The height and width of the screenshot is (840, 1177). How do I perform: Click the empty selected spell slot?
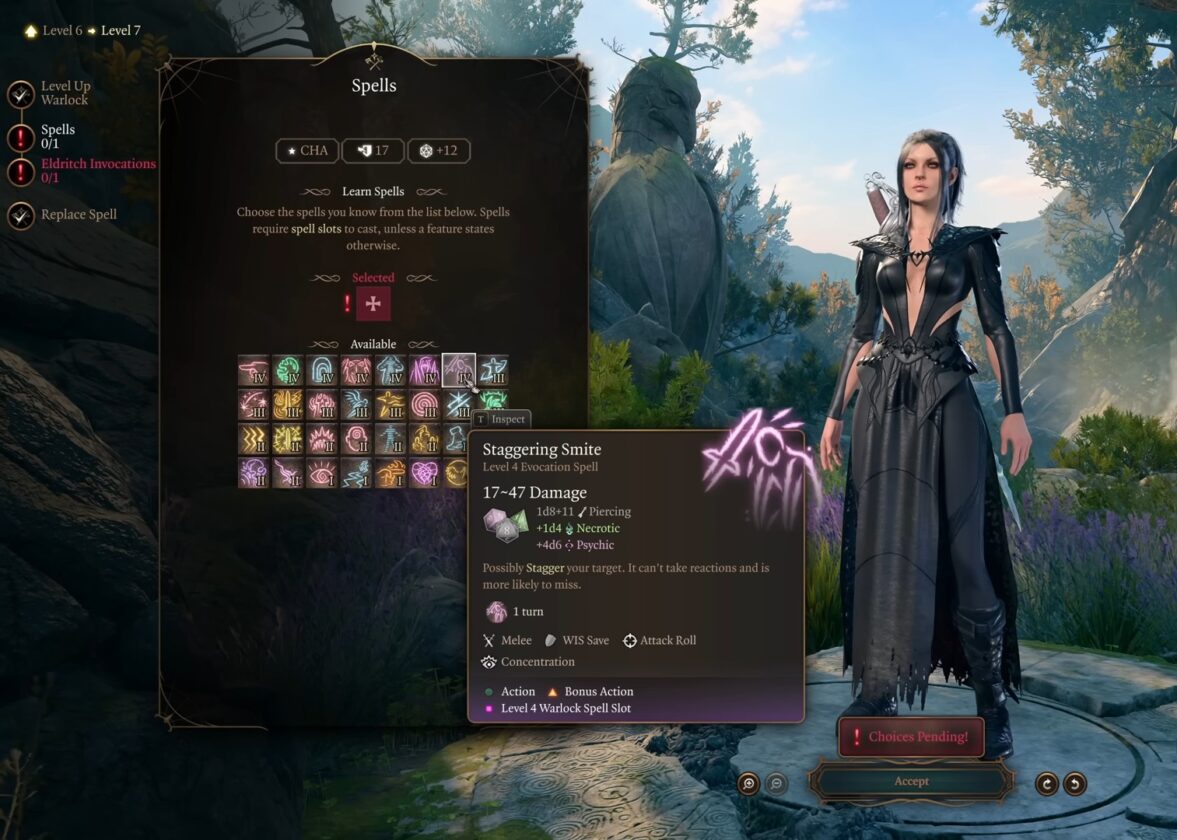click(373, 304)
